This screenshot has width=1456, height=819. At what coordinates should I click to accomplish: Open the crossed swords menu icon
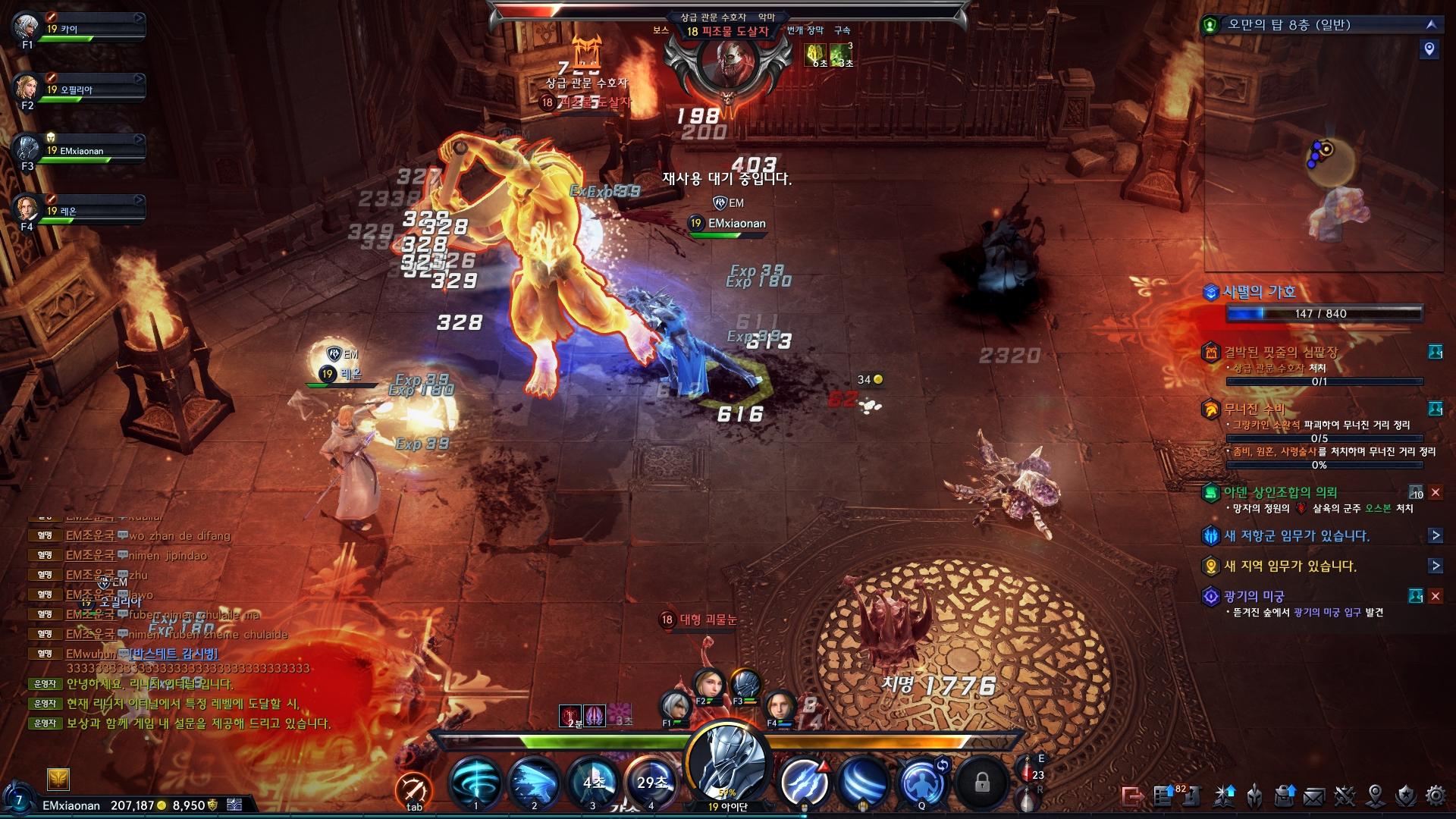pos(1345,795)
